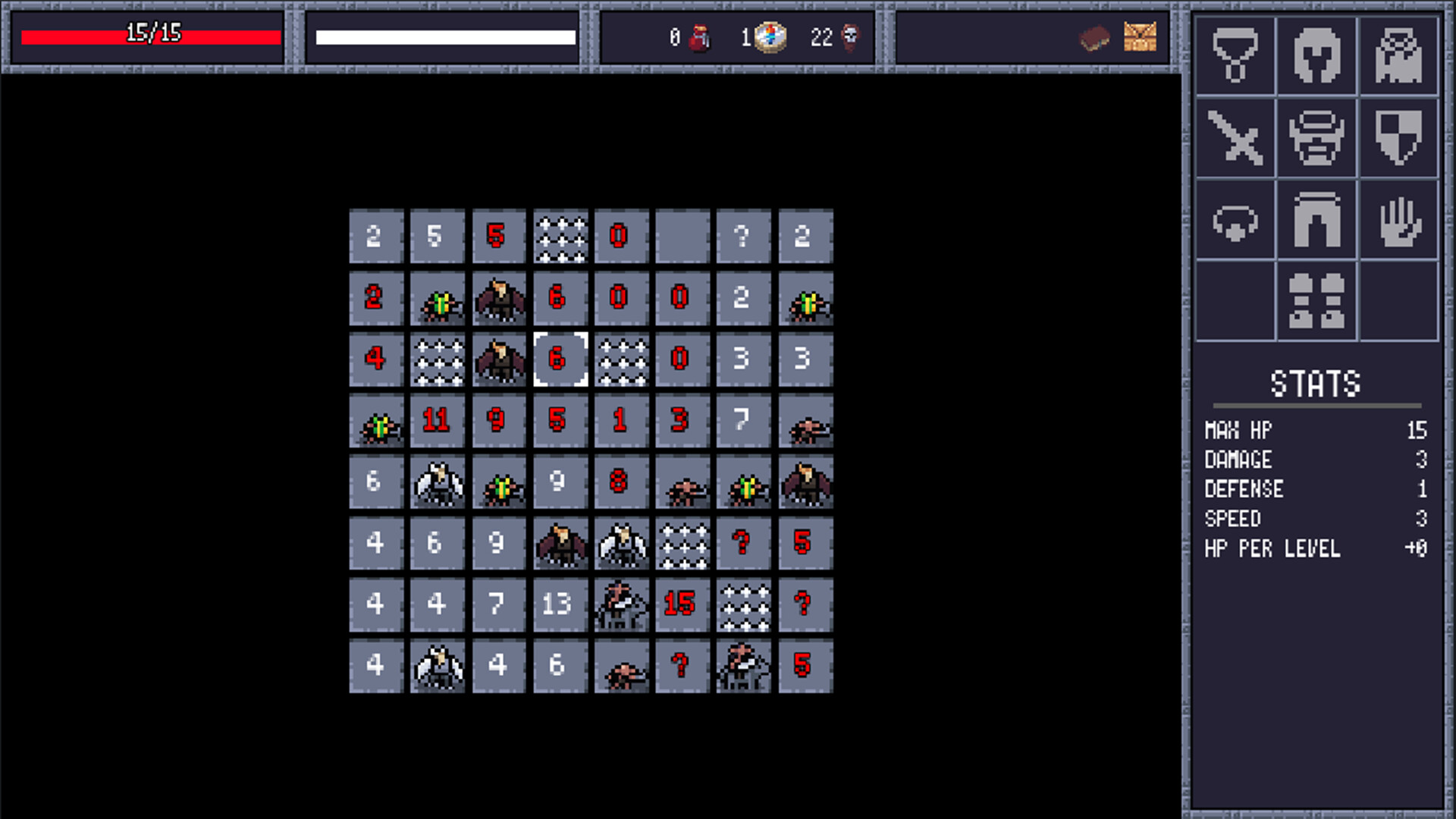The height and width of the screenshot is (819, 1456).
Task: Click the skull counter icon showing 22
Action: (852, 38)
